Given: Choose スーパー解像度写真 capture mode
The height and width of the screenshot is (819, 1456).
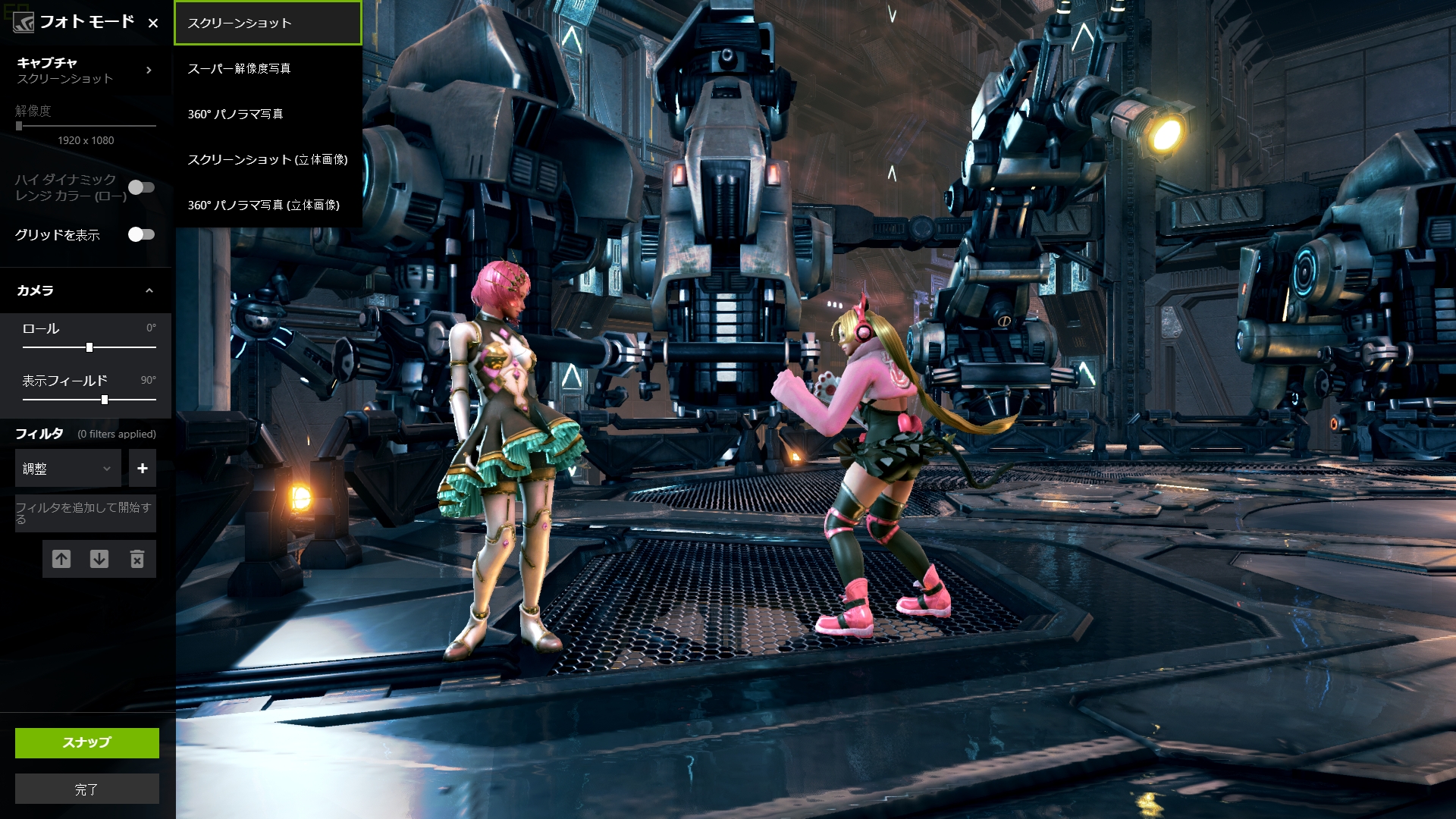Looking at the screenshot, I should click(x=267, y=68).
